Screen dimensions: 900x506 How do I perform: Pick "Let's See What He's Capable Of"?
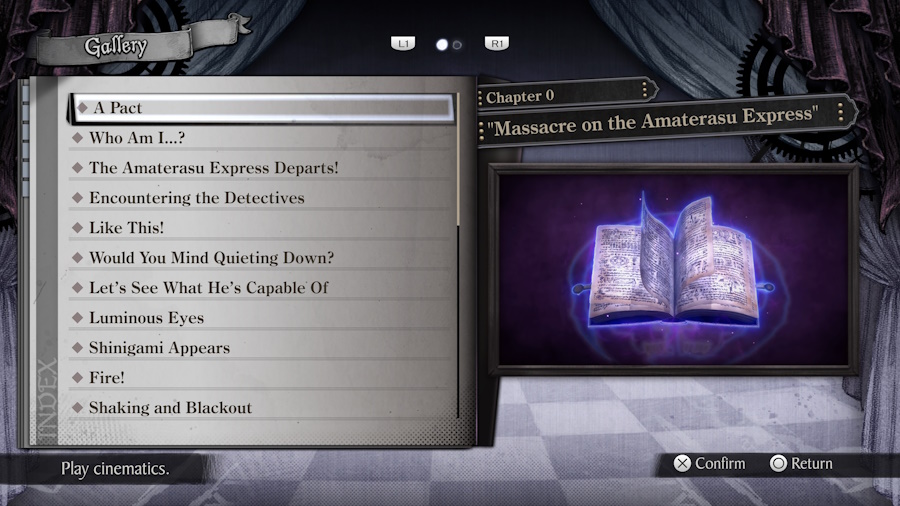pos(208,288)
